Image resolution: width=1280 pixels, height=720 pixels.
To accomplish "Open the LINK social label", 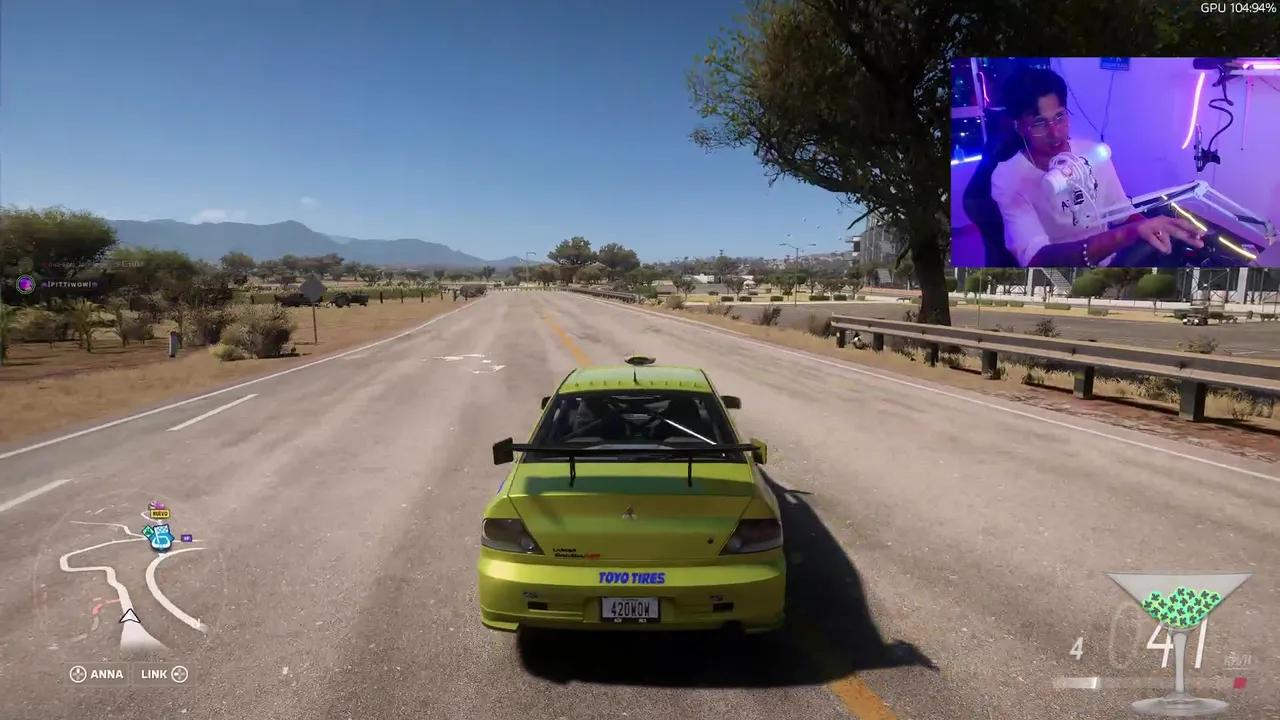I will coord(152,674).
